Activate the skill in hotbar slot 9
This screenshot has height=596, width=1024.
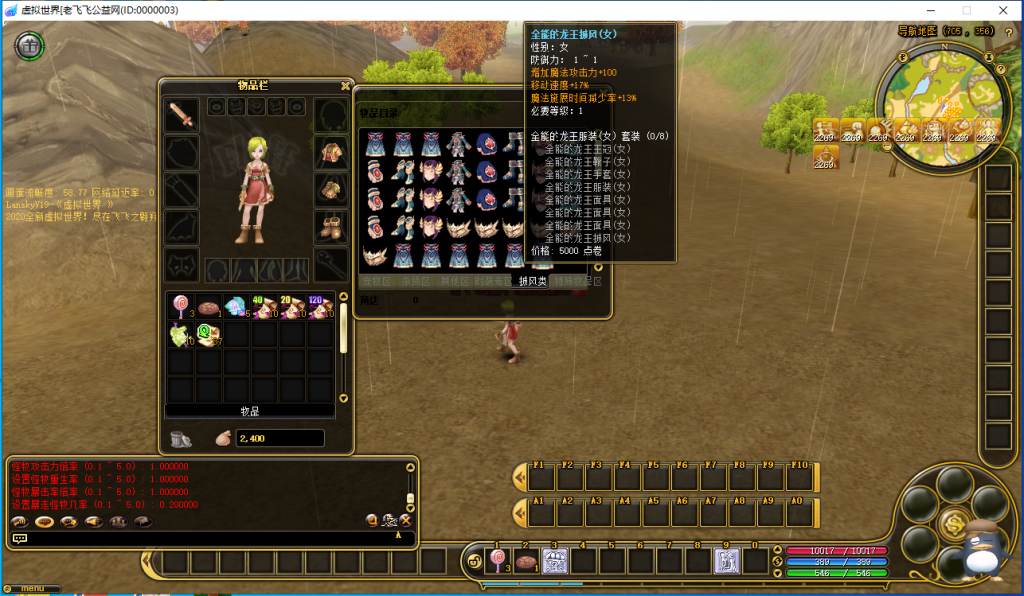tap(726, 561)
